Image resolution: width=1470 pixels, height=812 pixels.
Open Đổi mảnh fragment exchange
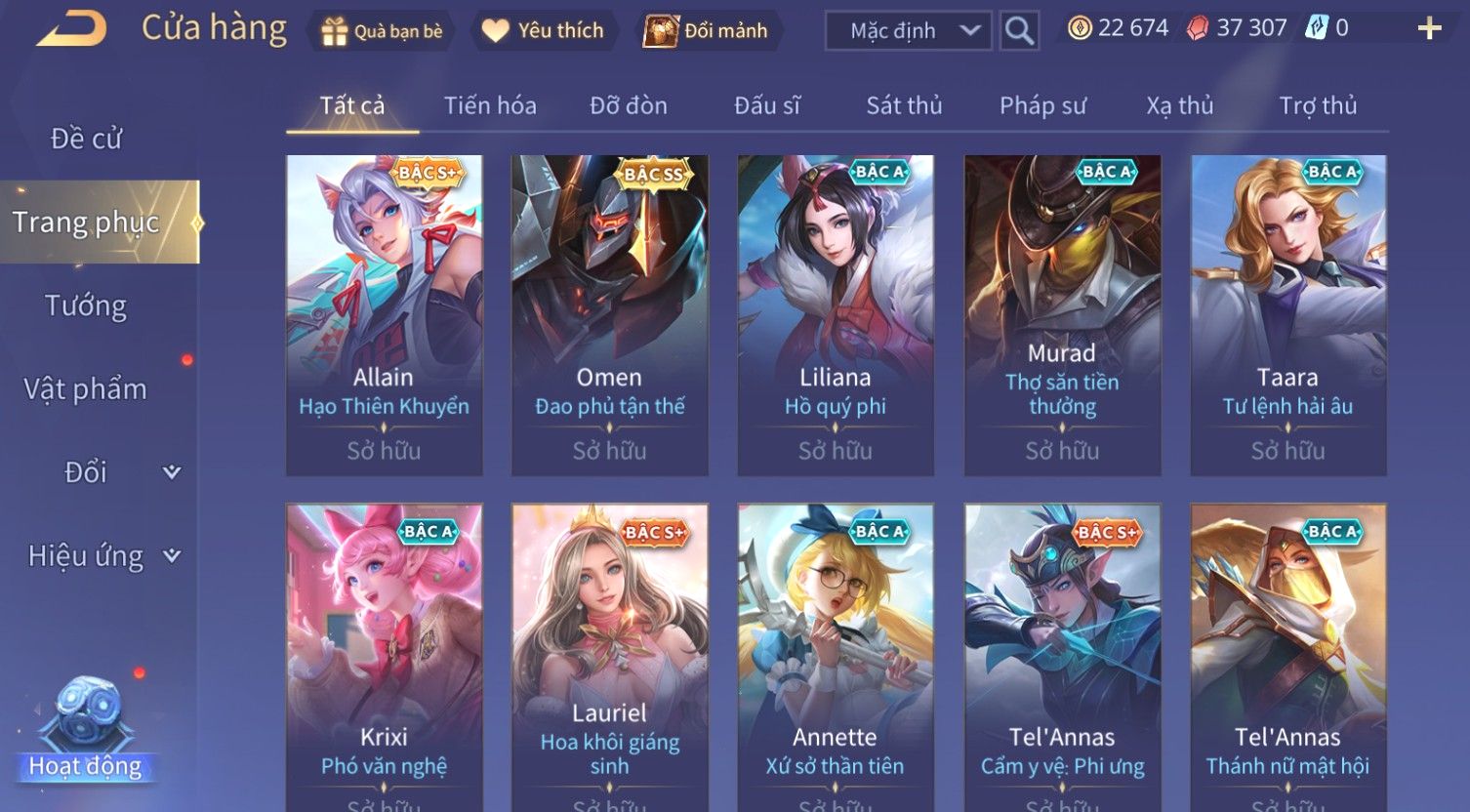(706, 31)
